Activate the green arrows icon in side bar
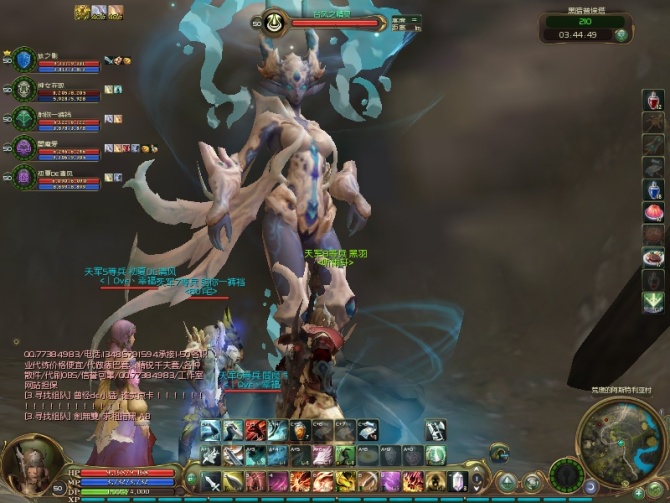This screenshot has height=503, width=670. click(652, 301)
